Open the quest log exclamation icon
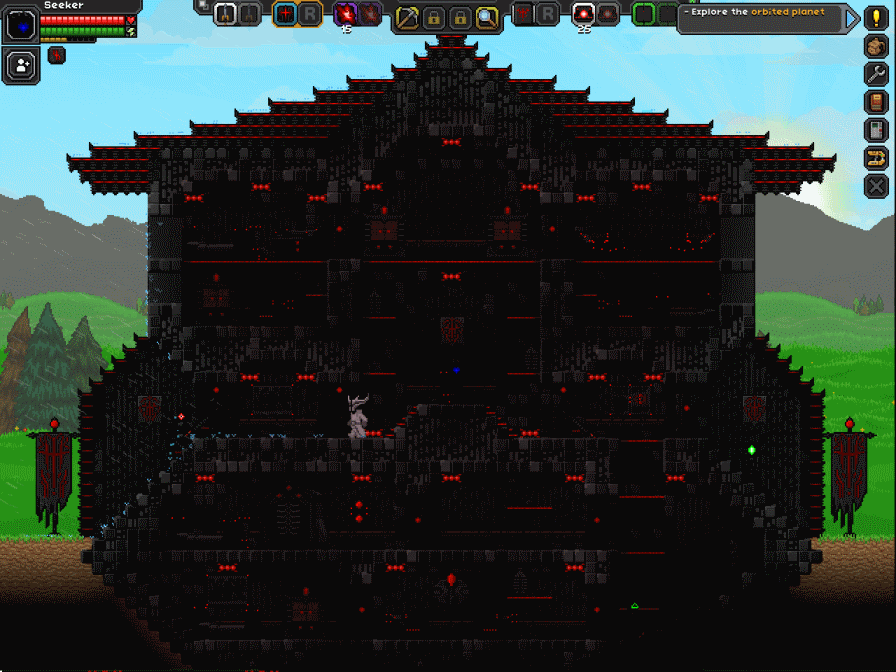896x672 pixels. [x=876, y=18]
